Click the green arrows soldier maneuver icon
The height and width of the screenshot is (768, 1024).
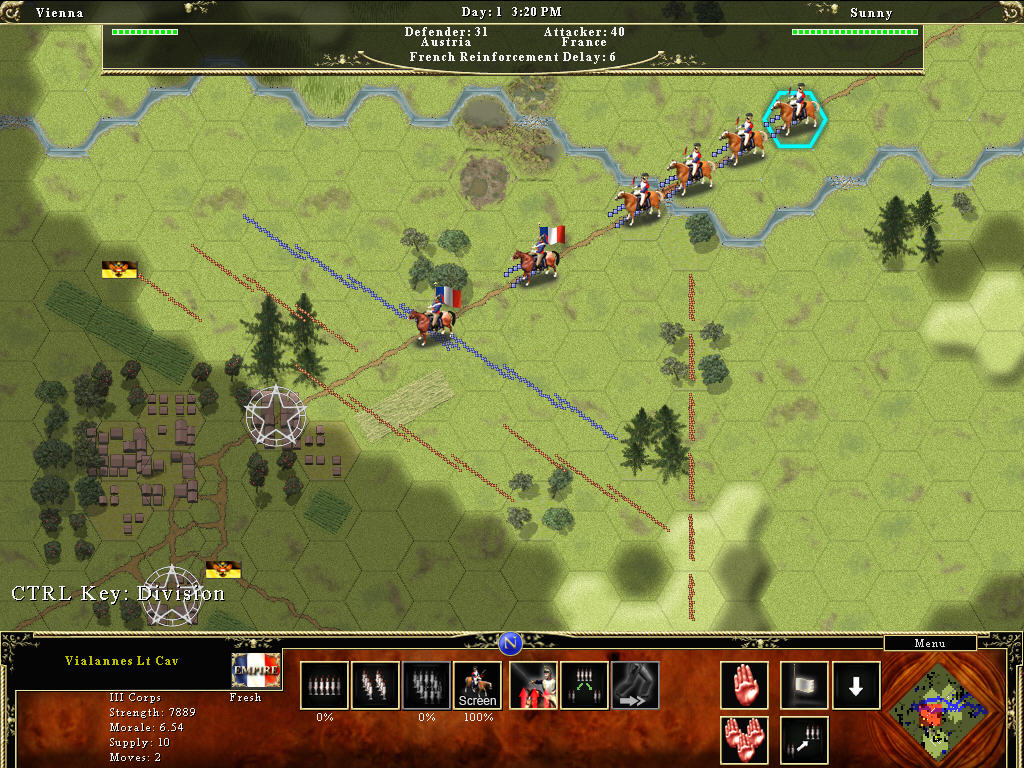tap(585, 685)
